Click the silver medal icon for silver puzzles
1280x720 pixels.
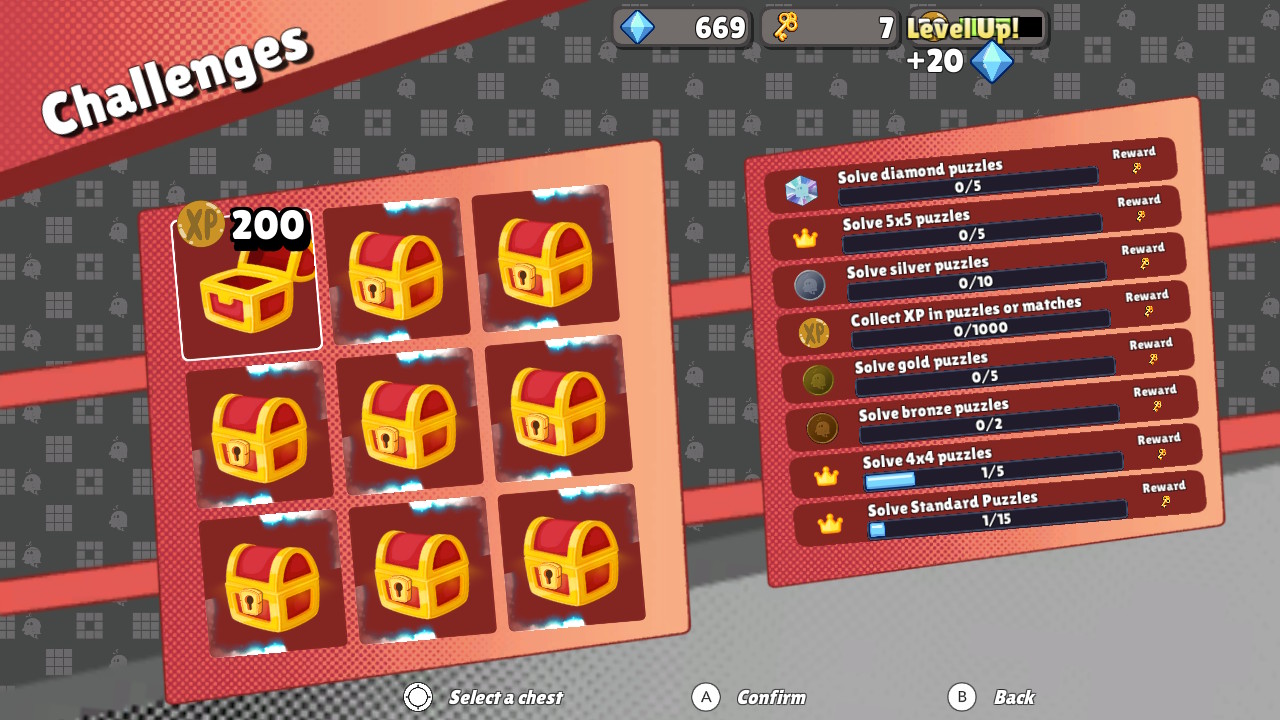[810, 285]
